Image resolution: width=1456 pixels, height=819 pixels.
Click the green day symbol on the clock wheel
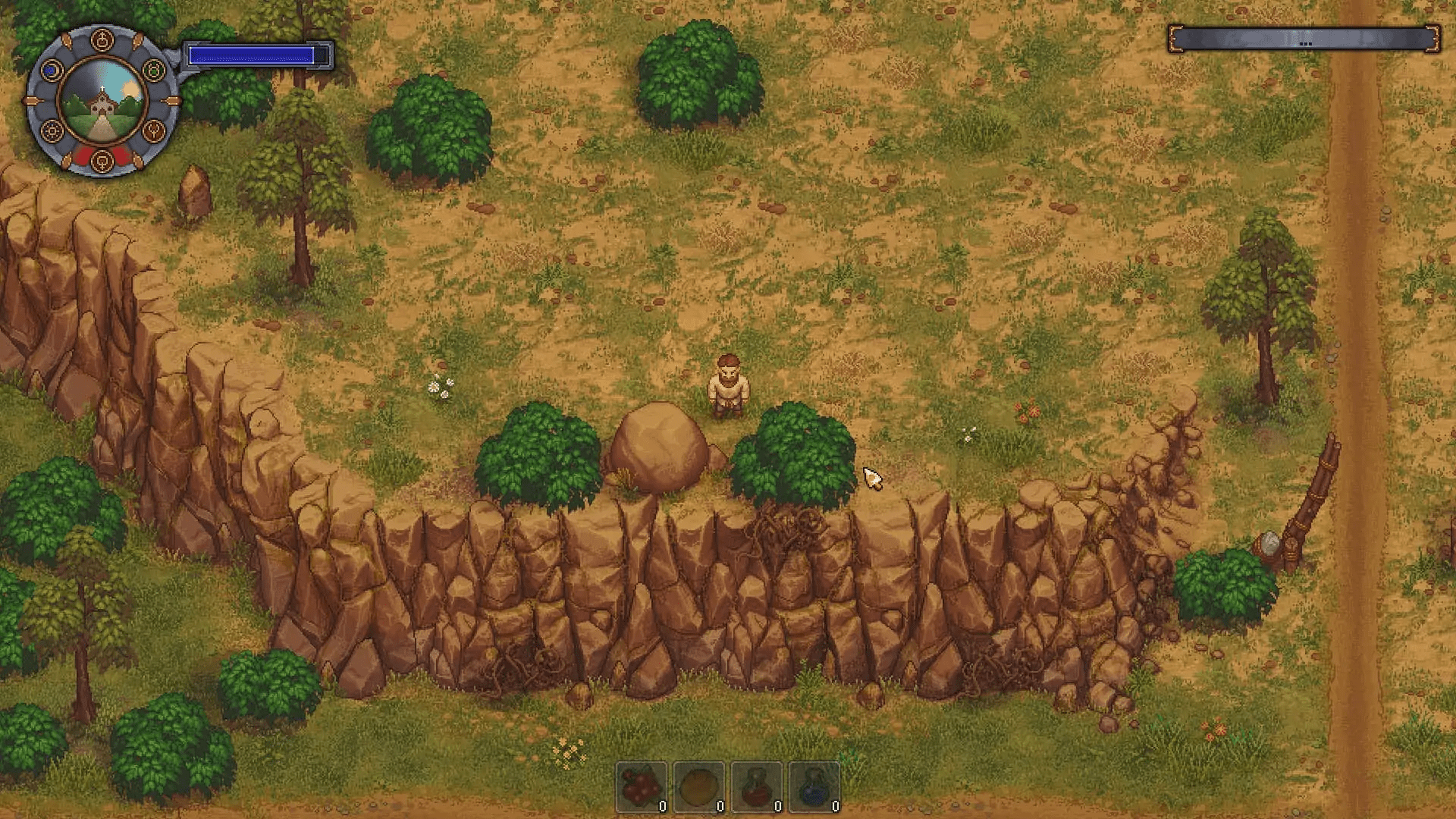click(152, 70)
